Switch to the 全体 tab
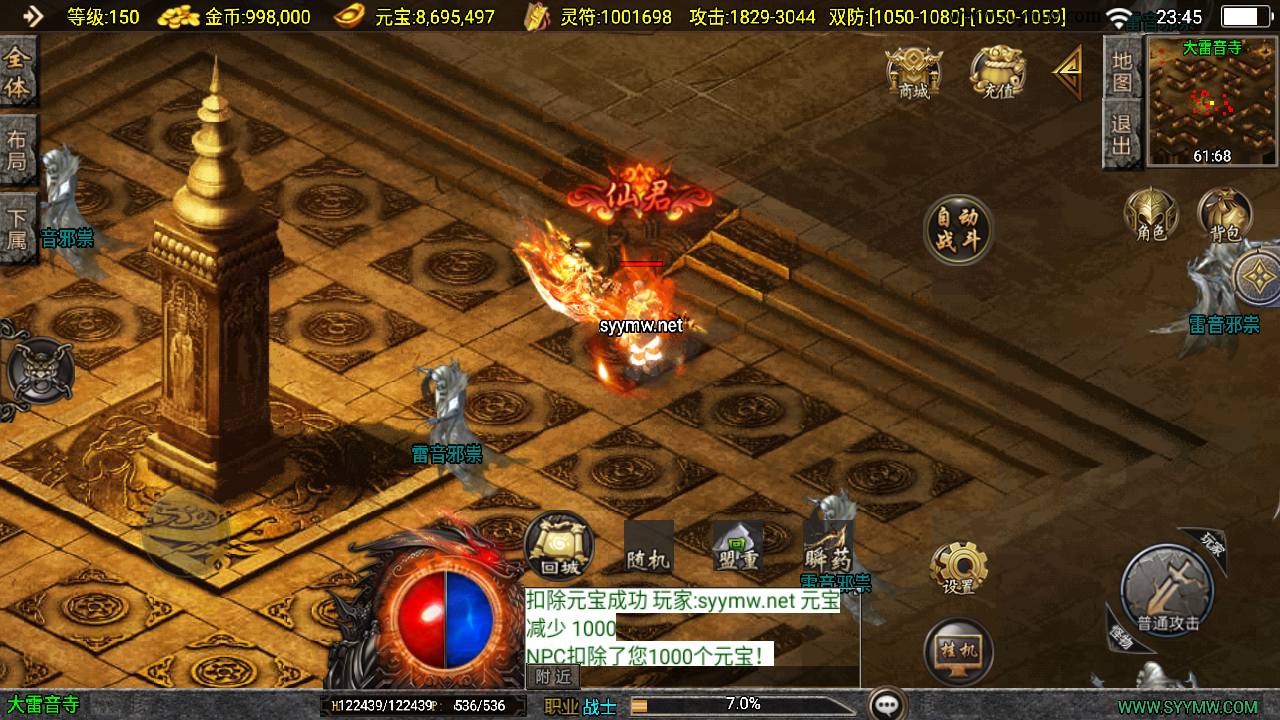The height and width of the screenshot is (720, 1280). [x=17, y=72]
